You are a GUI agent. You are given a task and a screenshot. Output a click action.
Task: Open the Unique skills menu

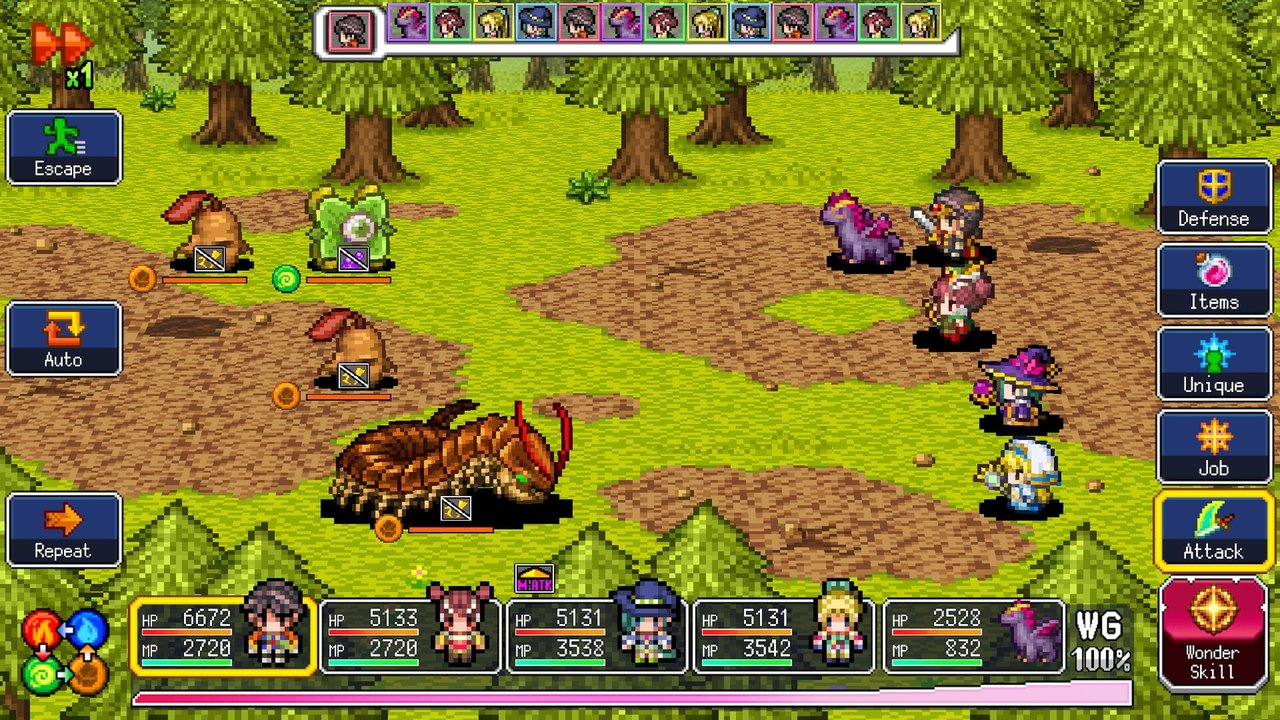[x=1213, y=364]
